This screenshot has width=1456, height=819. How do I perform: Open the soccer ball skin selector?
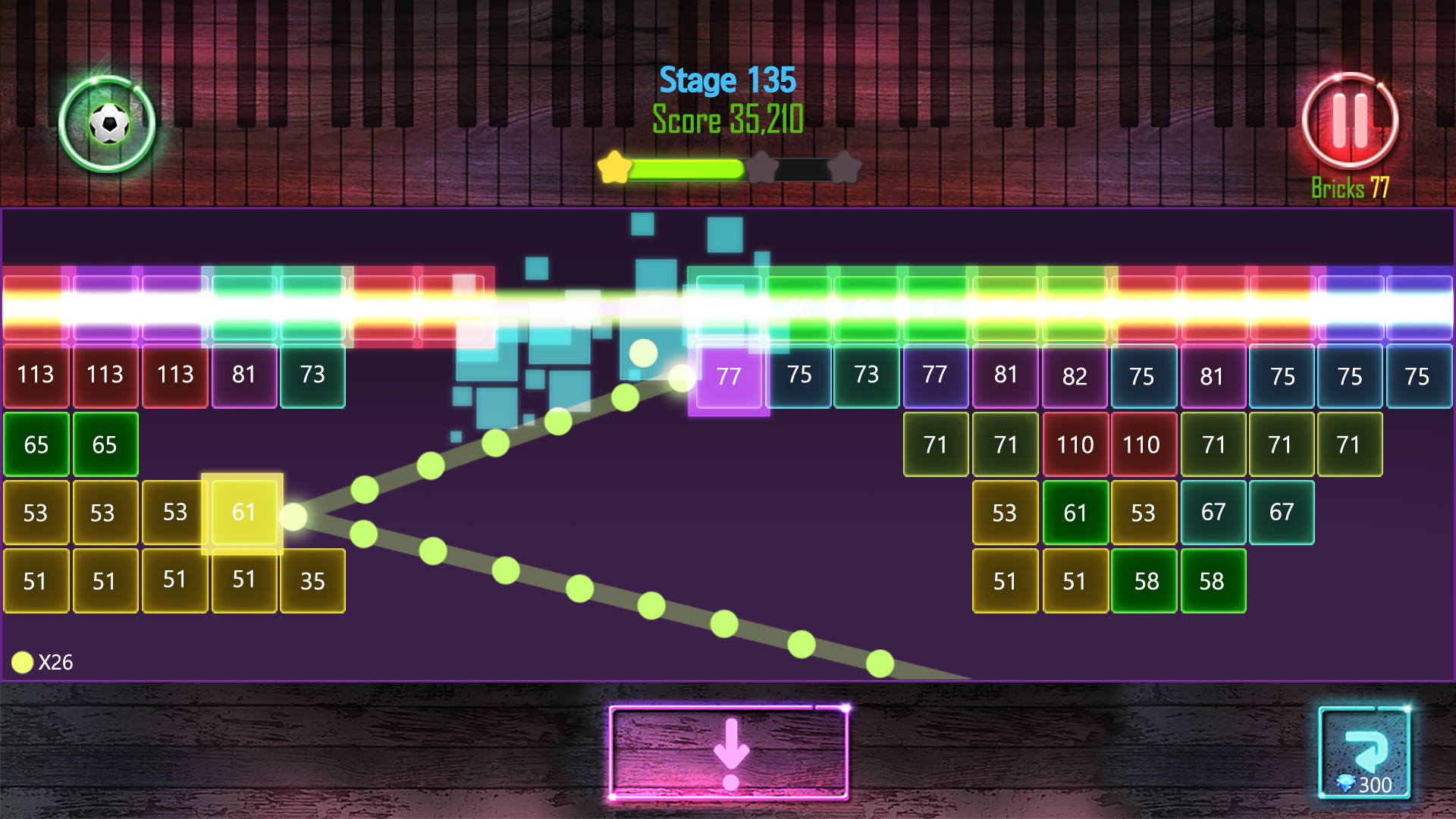(x=108, y=124)
